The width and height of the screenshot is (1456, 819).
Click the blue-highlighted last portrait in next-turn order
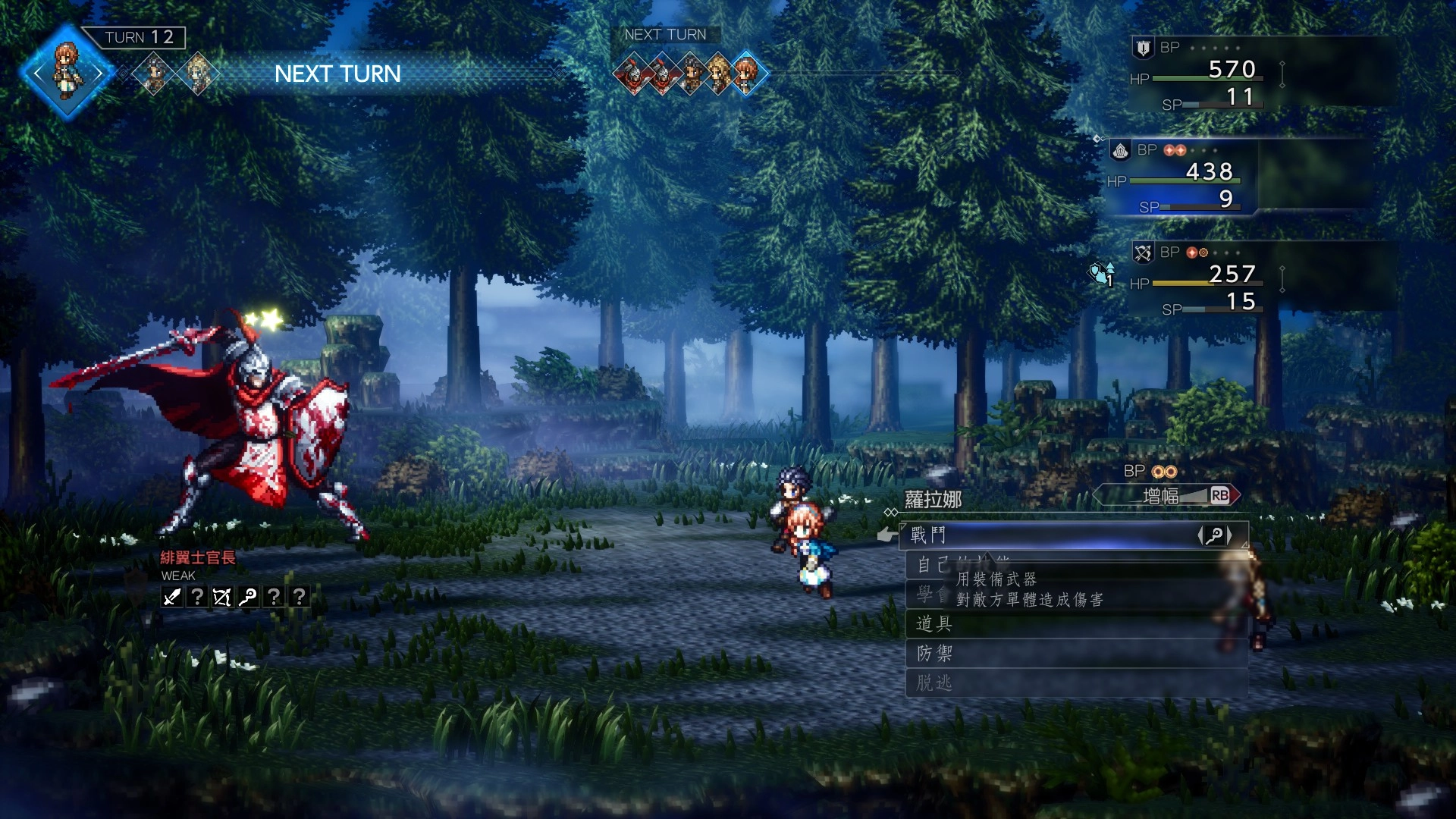point(747,74)
